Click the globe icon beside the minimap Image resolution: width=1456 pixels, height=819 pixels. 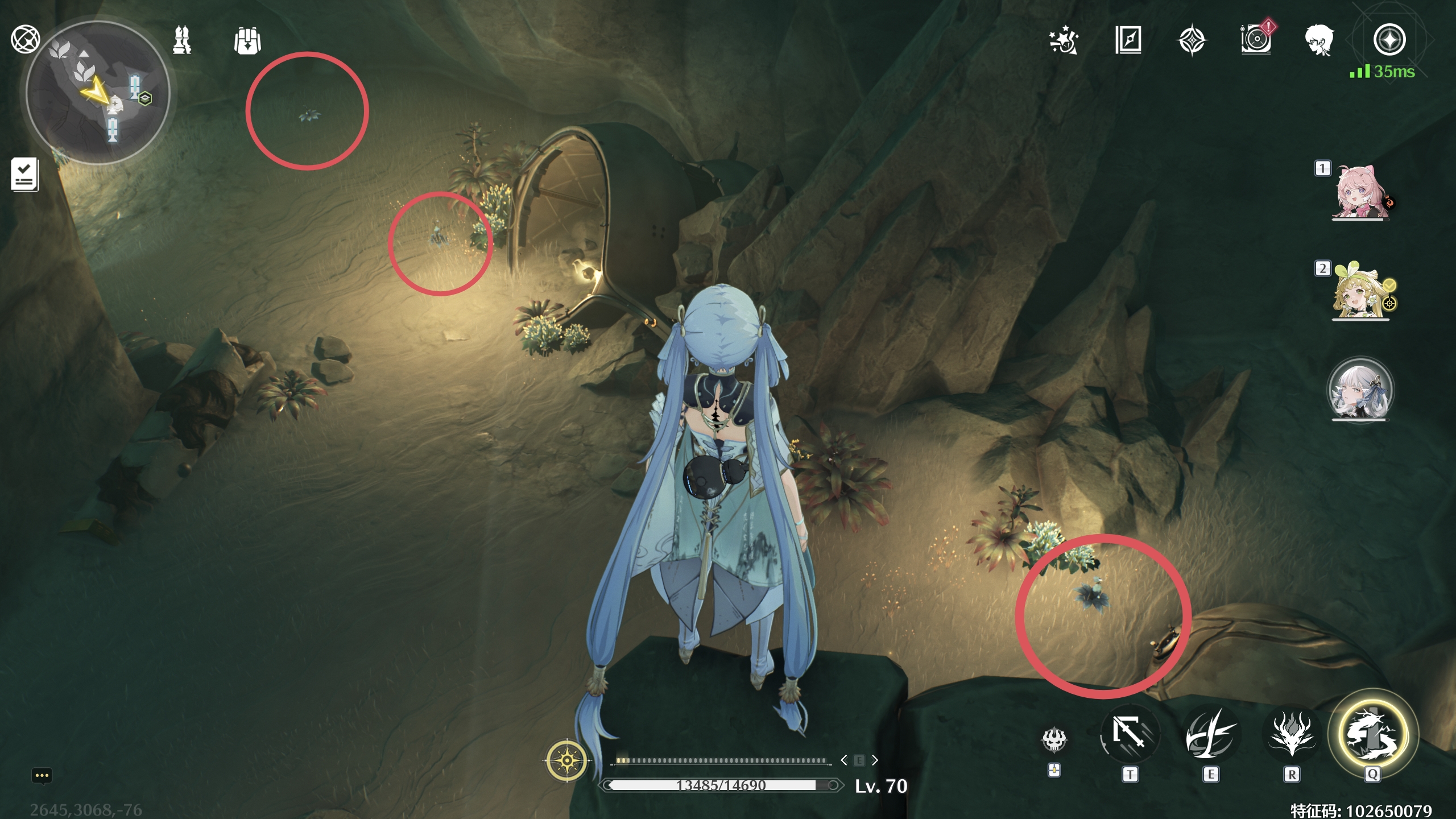[x=25, y=40]
